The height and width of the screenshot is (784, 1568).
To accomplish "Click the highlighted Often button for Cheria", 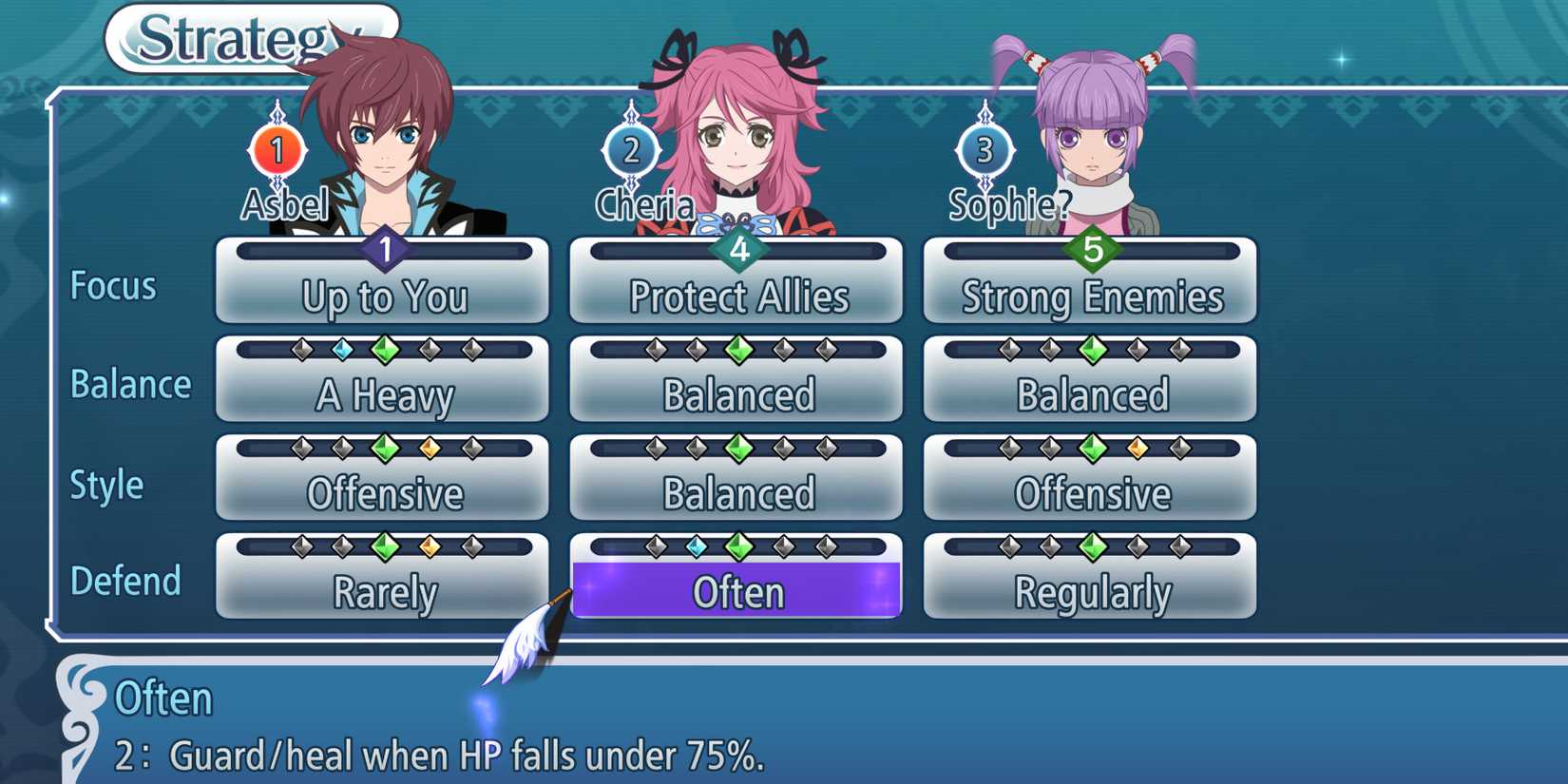I will click(x=736, y=590).
